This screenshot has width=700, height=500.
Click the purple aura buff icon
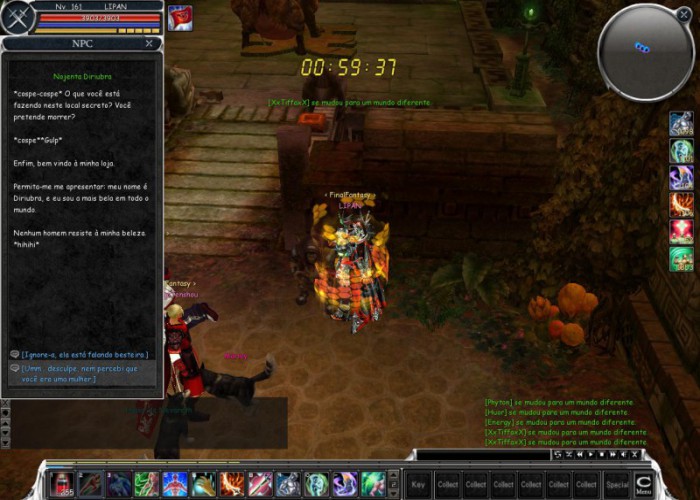pyautogui.click(x=681, y=178)
